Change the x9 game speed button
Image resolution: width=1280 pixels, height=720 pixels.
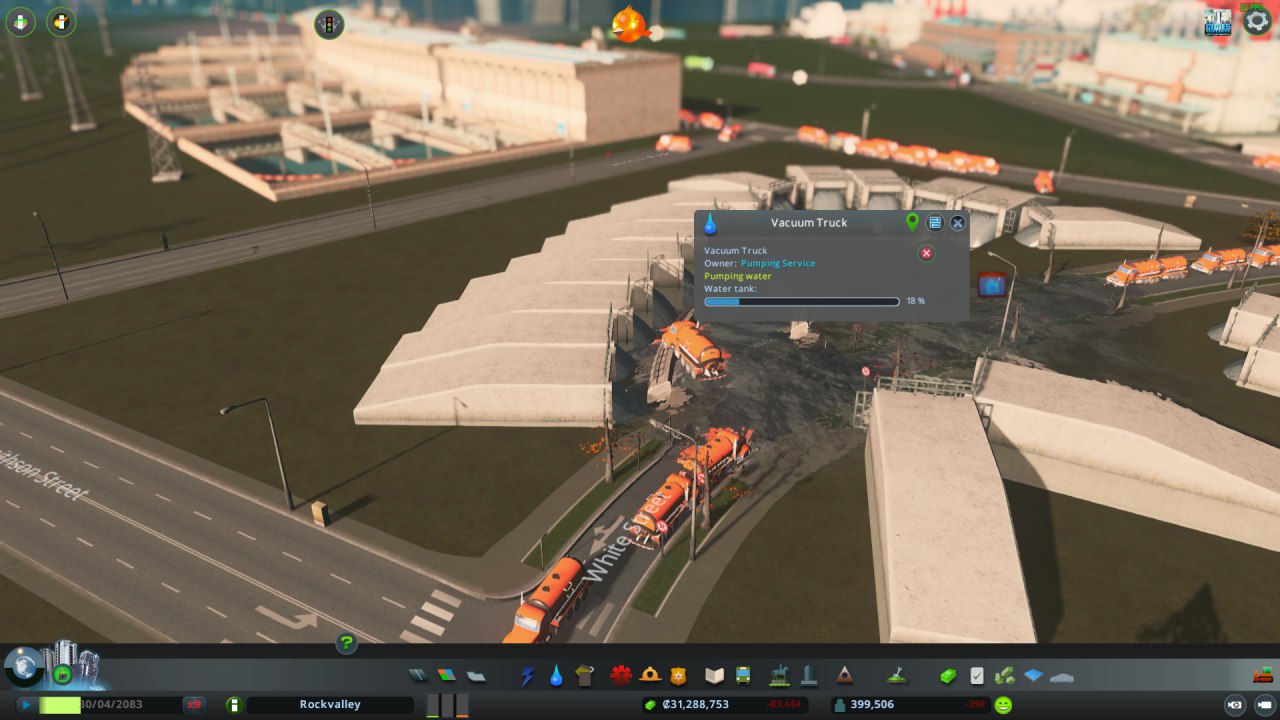click(194, 705)
